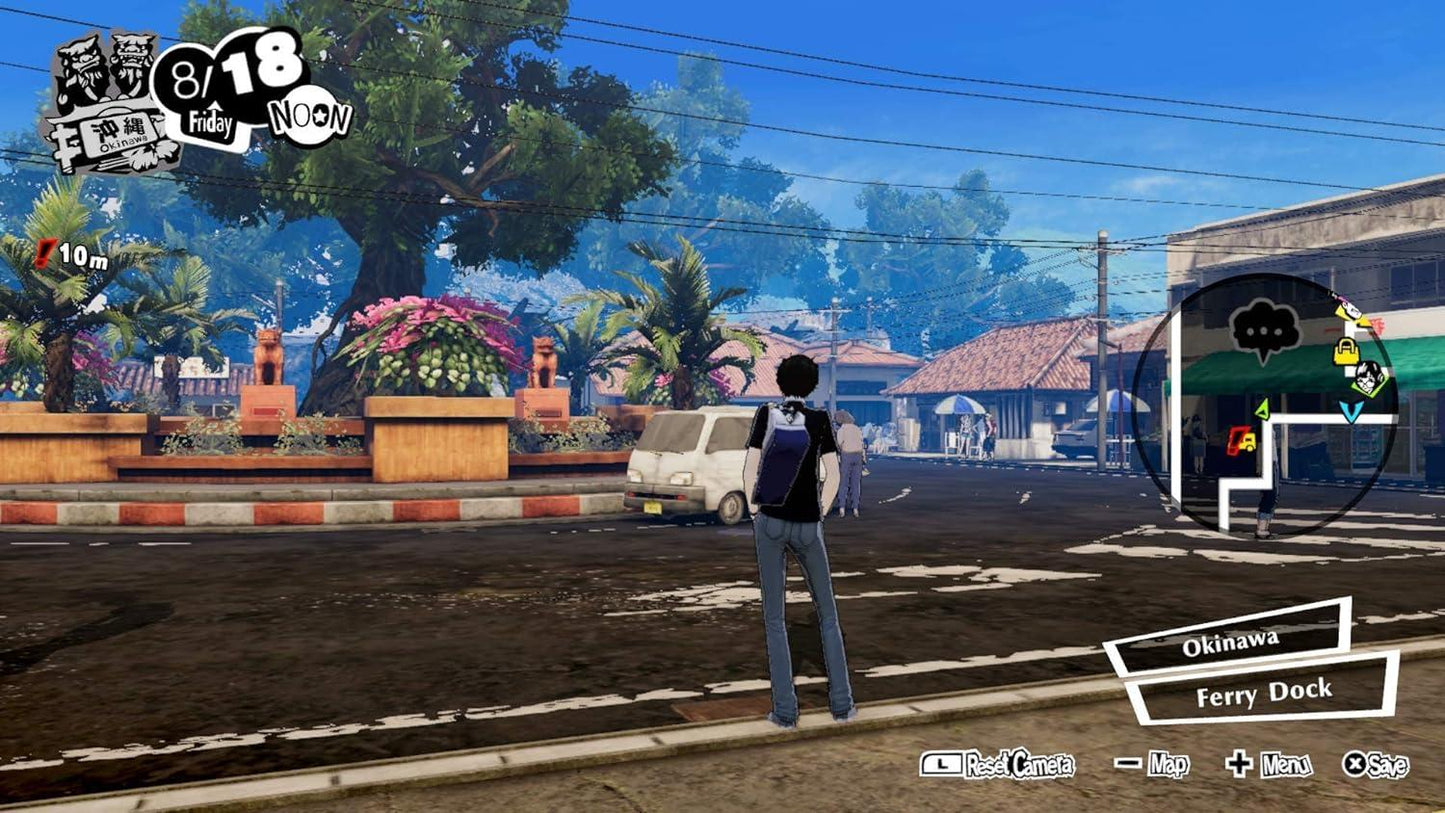Select the truck vendor icon on the minimap

click(x=1243, y=441)
